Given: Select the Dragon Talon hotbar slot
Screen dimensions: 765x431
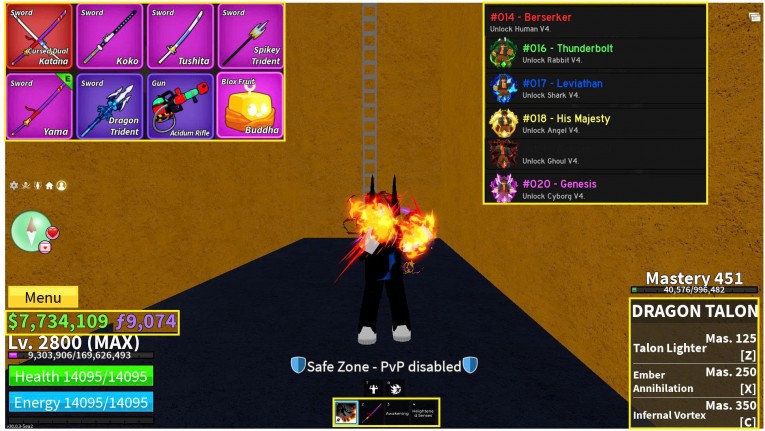Looking at the screenshot, I should [346, 412].
